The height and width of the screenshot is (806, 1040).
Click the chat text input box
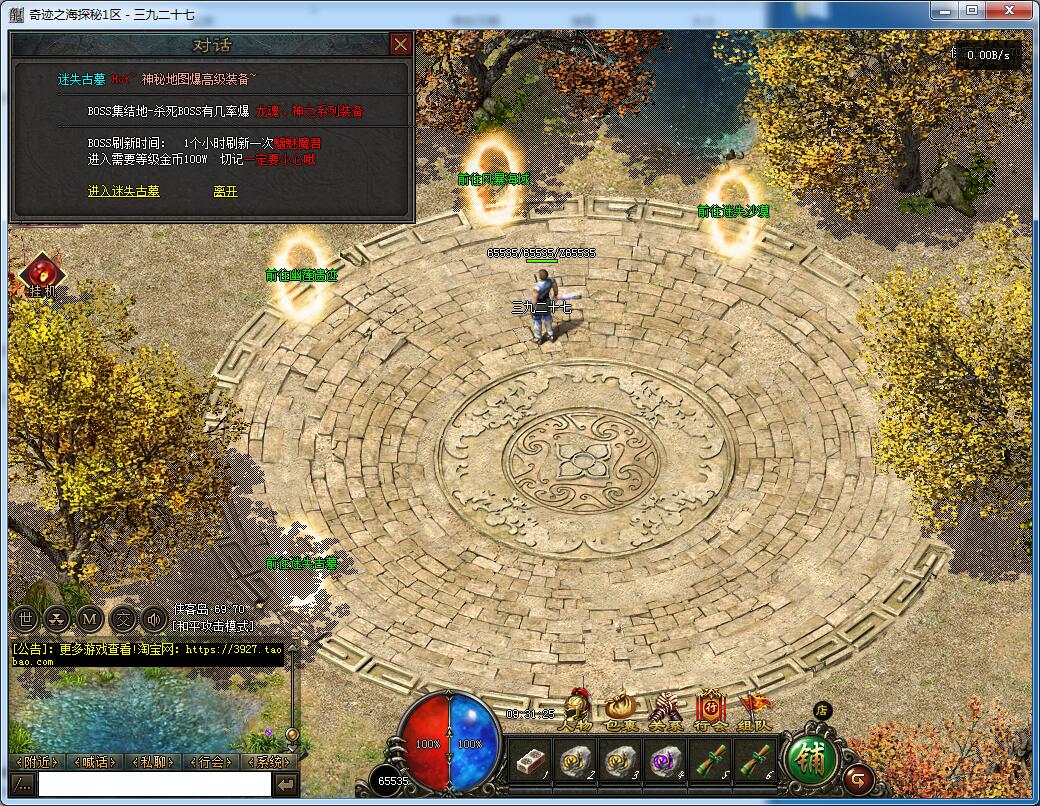tap(154, 785)
